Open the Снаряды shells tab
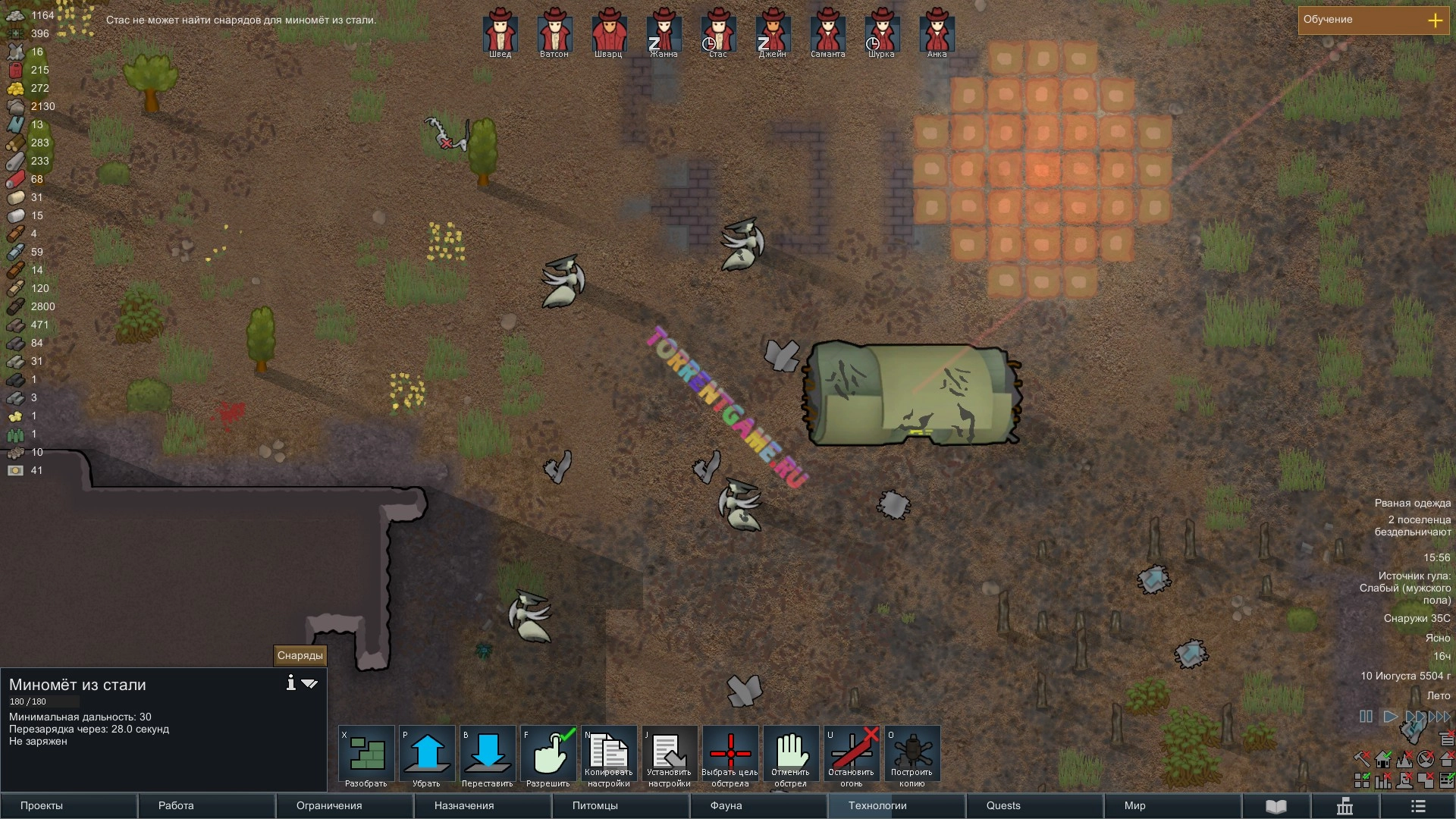The width and height of the screenshot is (1456, 819). point(300,655)
